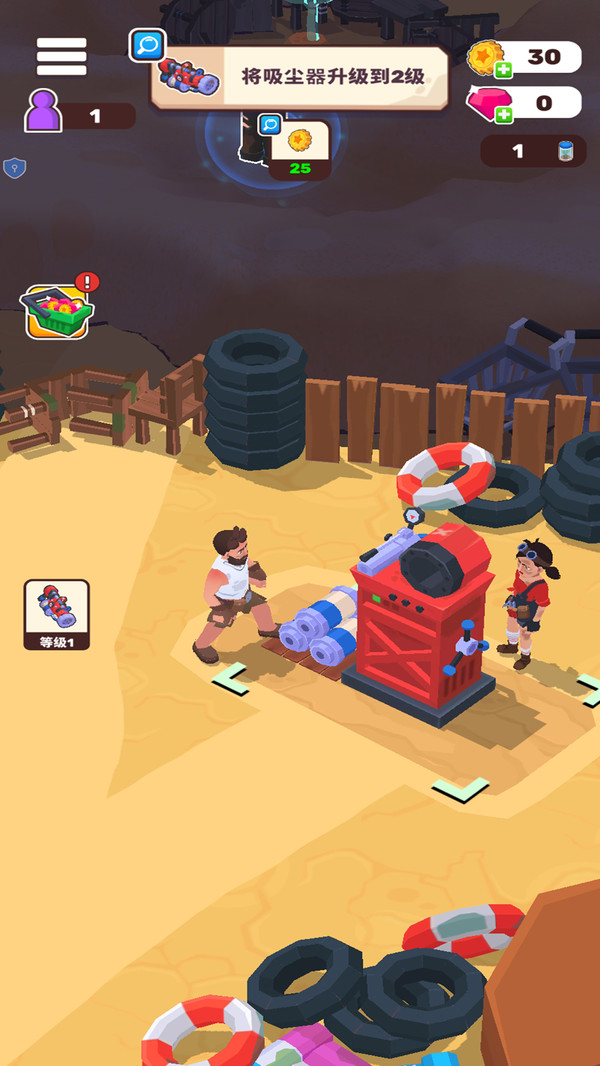Tap the 25 coin cost bubble
The image size is (600, 1066).
point(299,150)
